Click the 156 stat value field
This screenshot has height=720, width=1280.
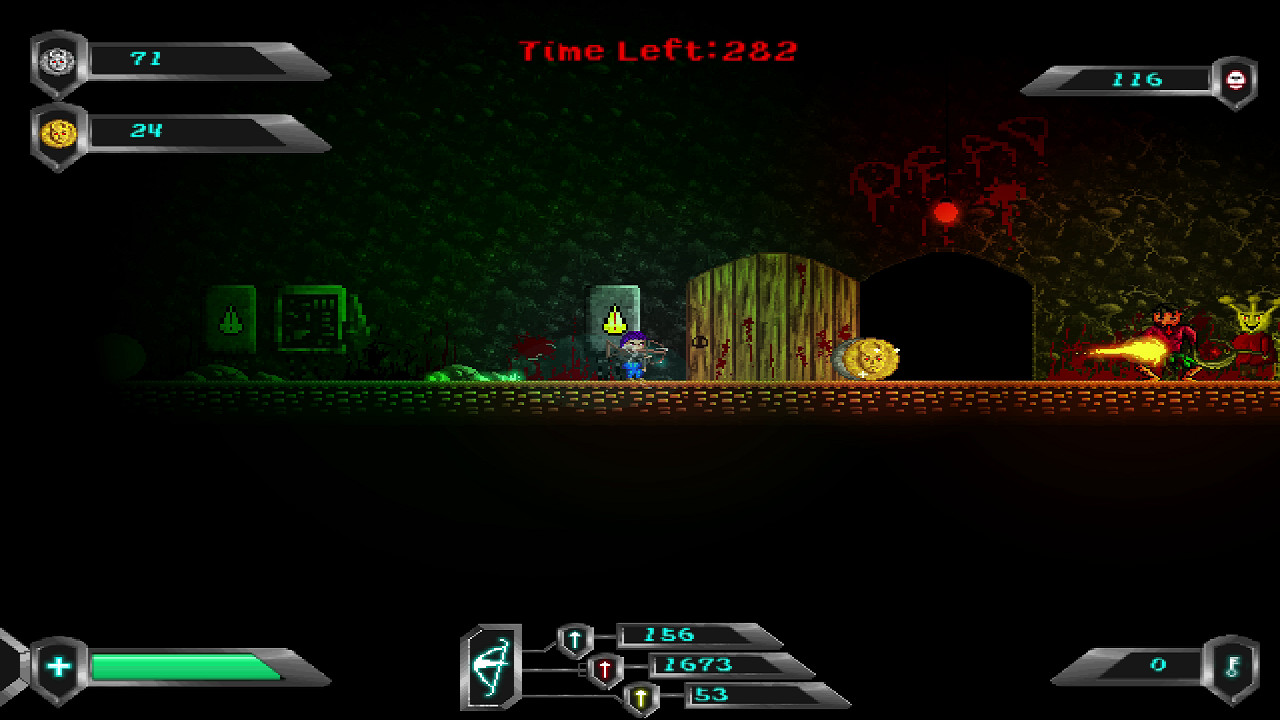click(672, 636)
